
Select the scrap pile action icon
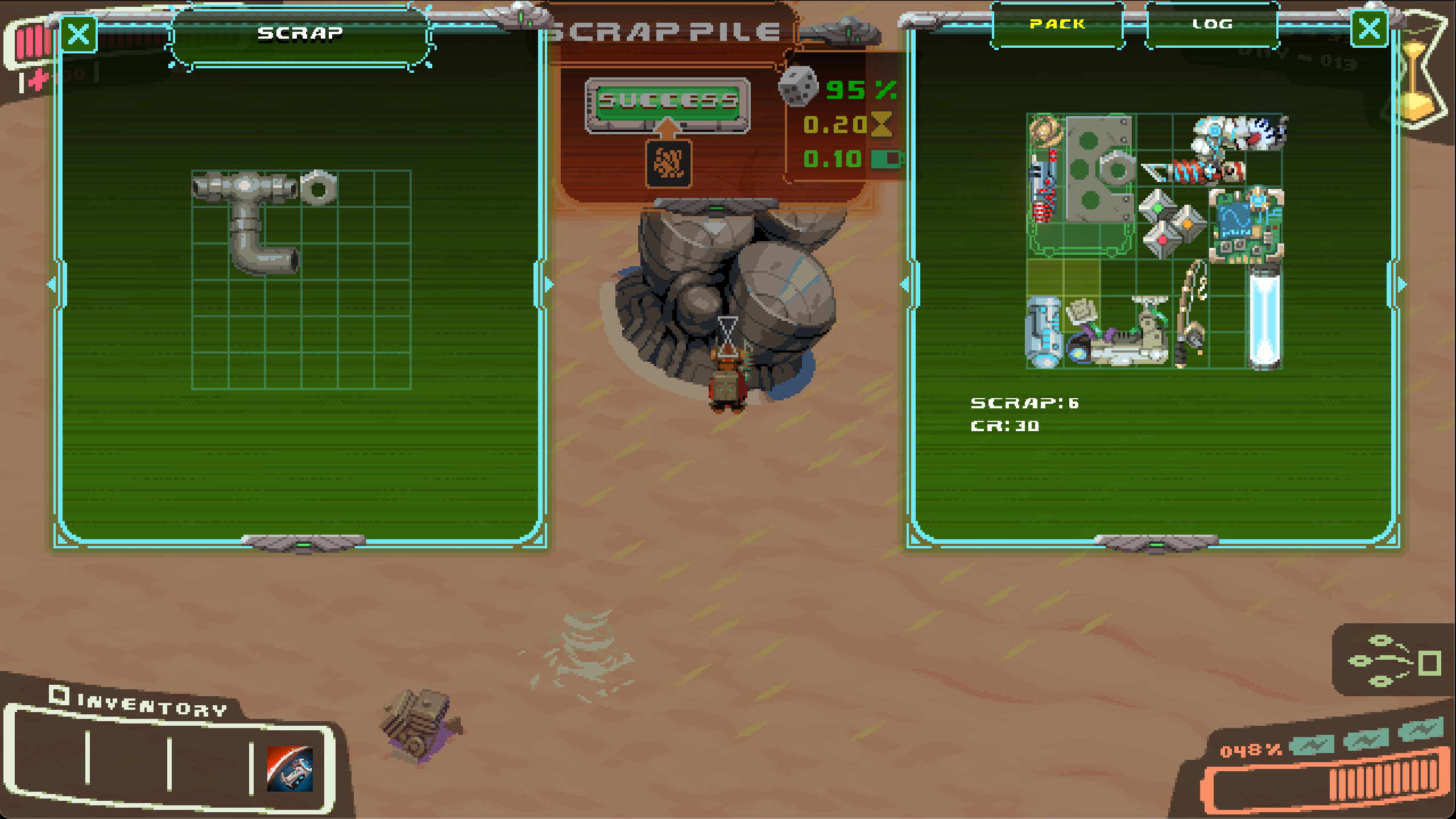[668, 164]
